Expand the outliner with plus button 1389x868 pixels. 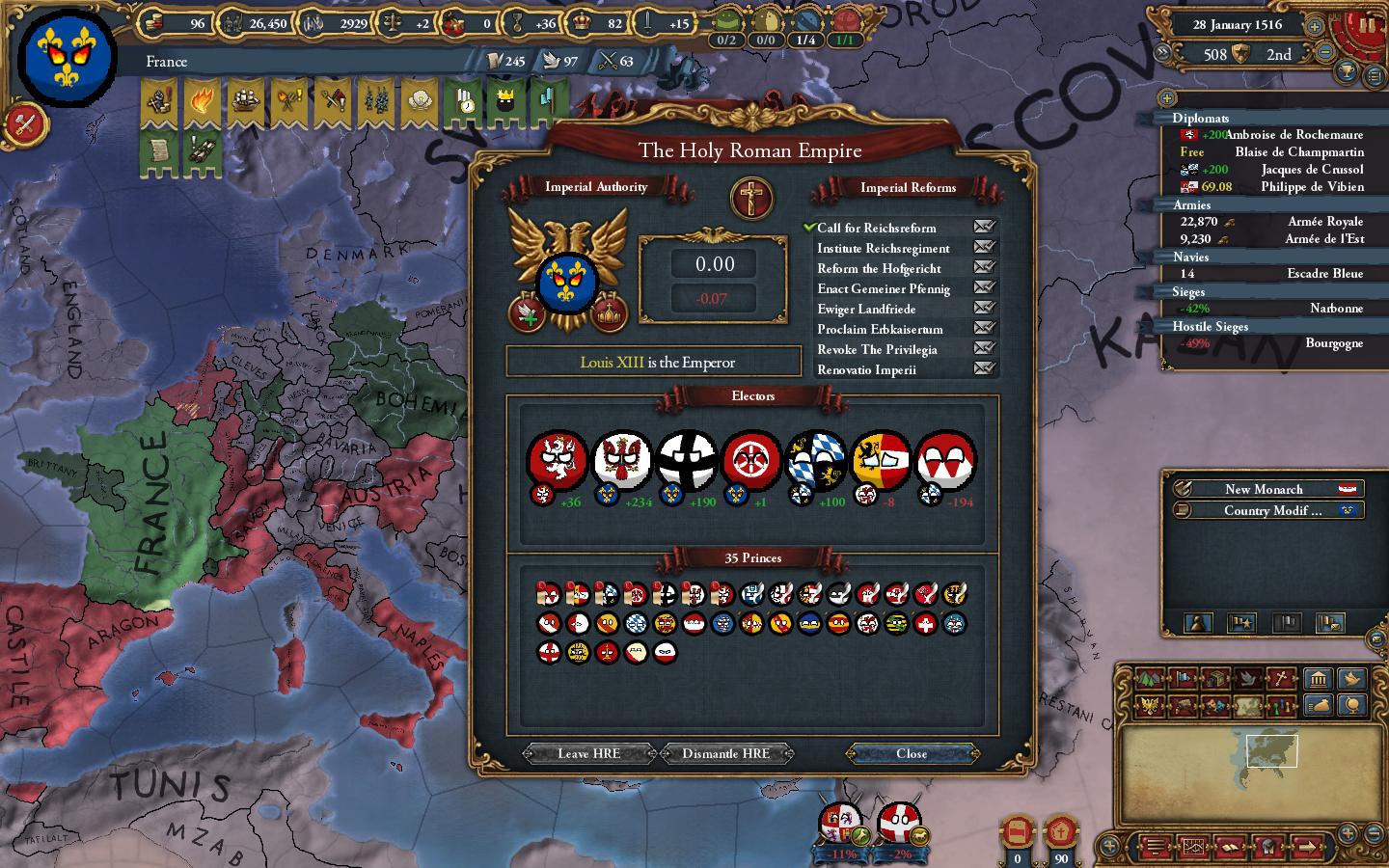coord(1167,98)
